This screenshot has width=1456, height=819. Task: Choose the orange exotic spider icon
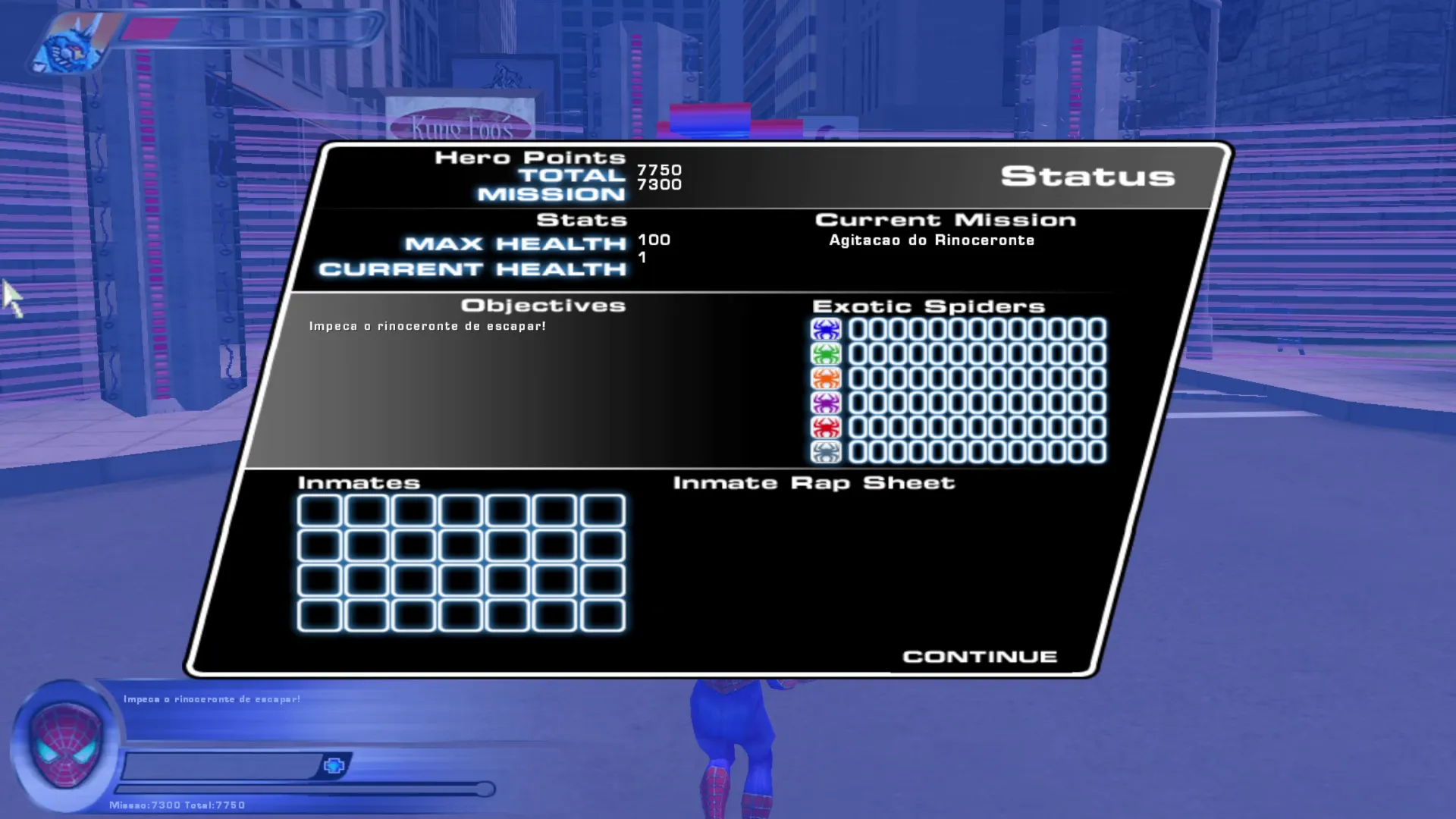[826, 378]
